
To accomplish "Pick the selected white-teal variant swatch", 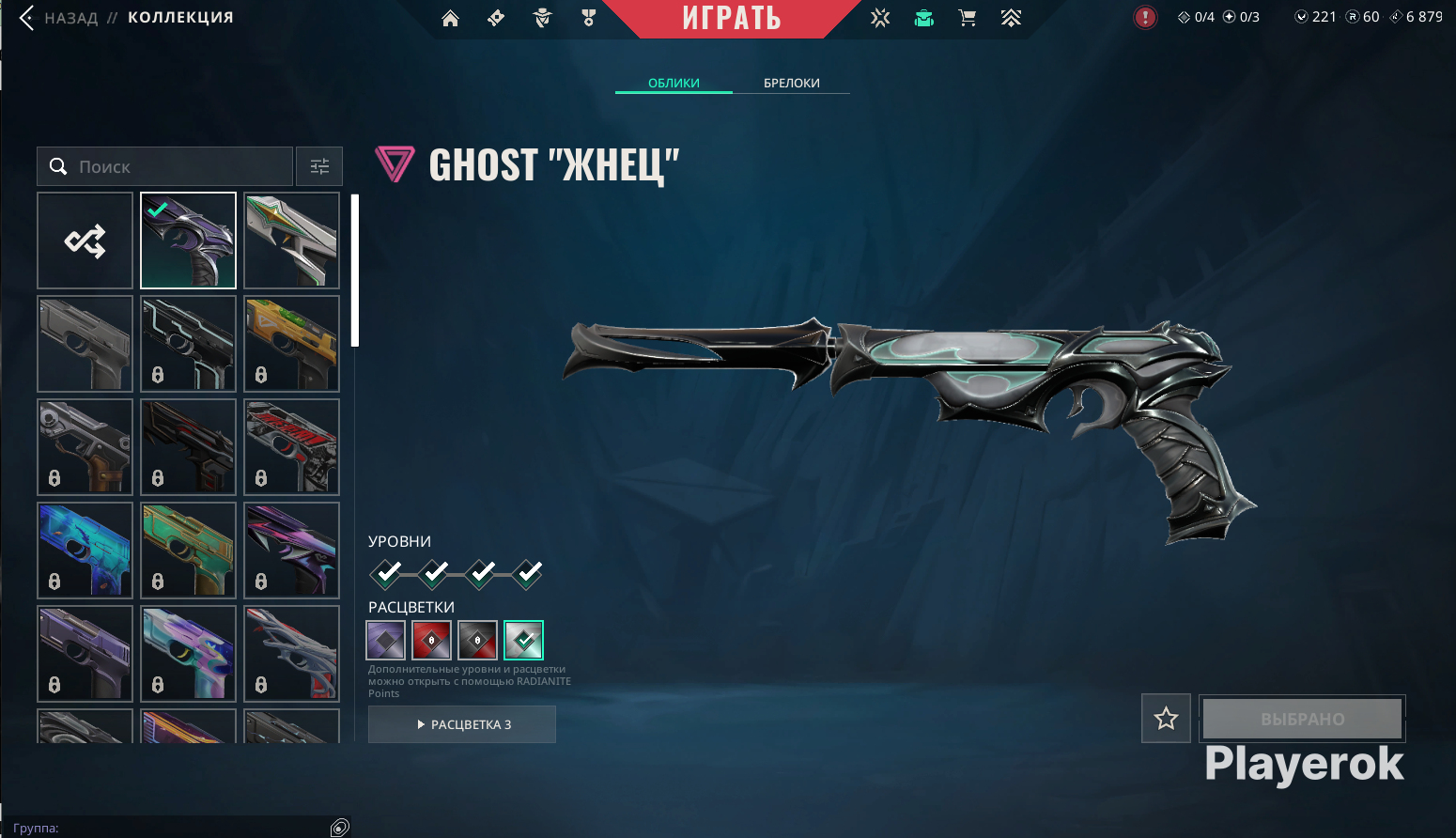I will (x=524, y=641).
